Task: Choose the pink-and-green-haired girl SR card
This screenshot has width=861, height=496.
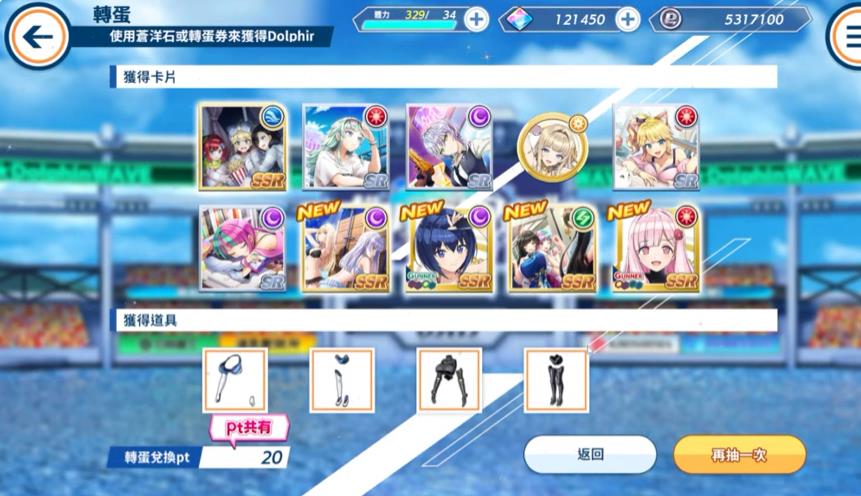Action: pos(243,249)
